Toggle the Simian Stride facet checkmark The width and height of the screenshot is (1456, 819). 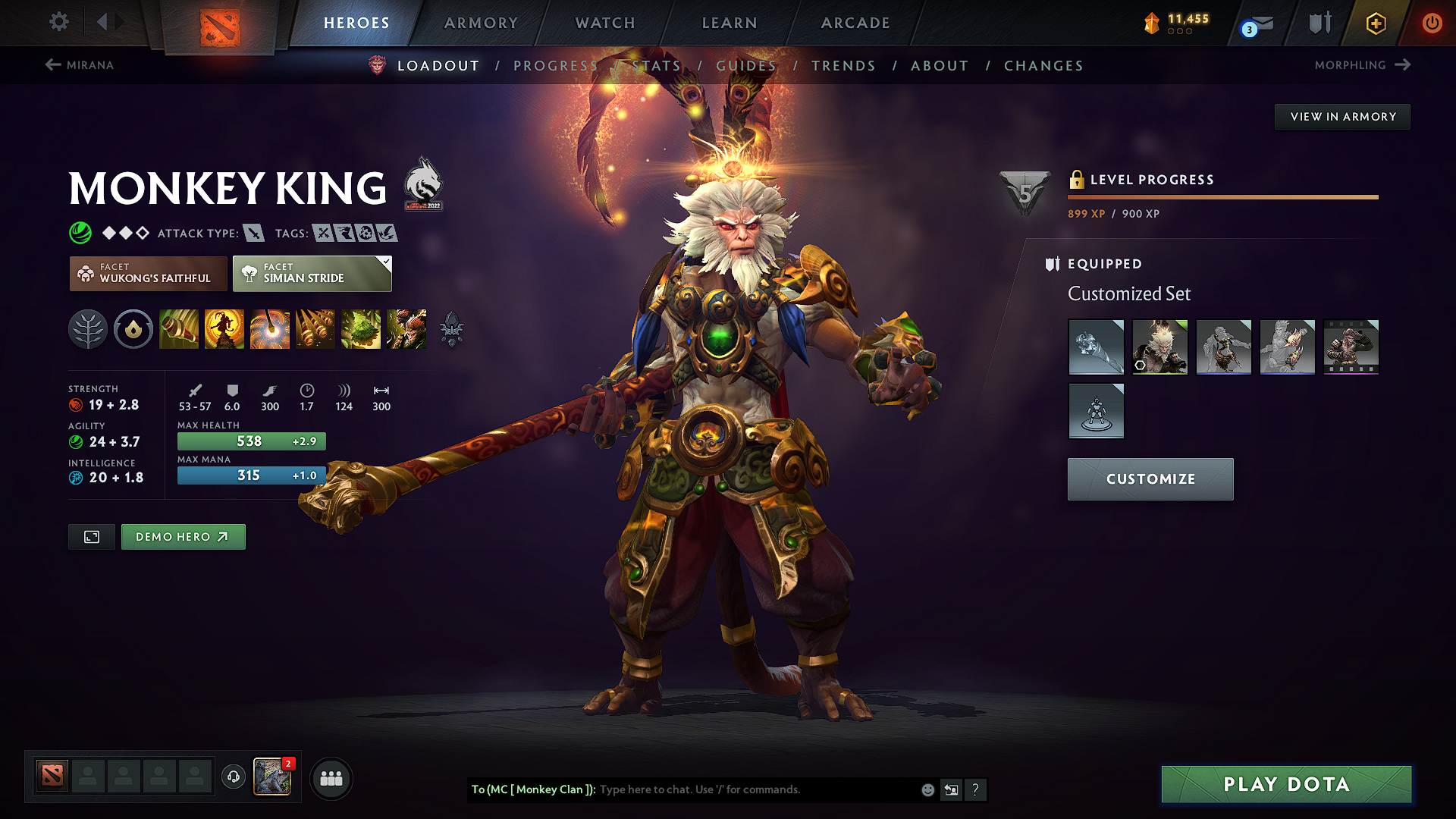point(387,262)
